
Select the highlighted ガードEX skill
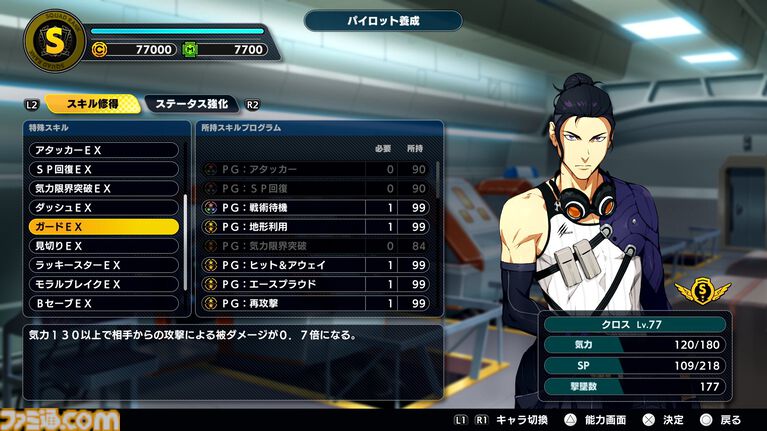(x=104, y=227)
